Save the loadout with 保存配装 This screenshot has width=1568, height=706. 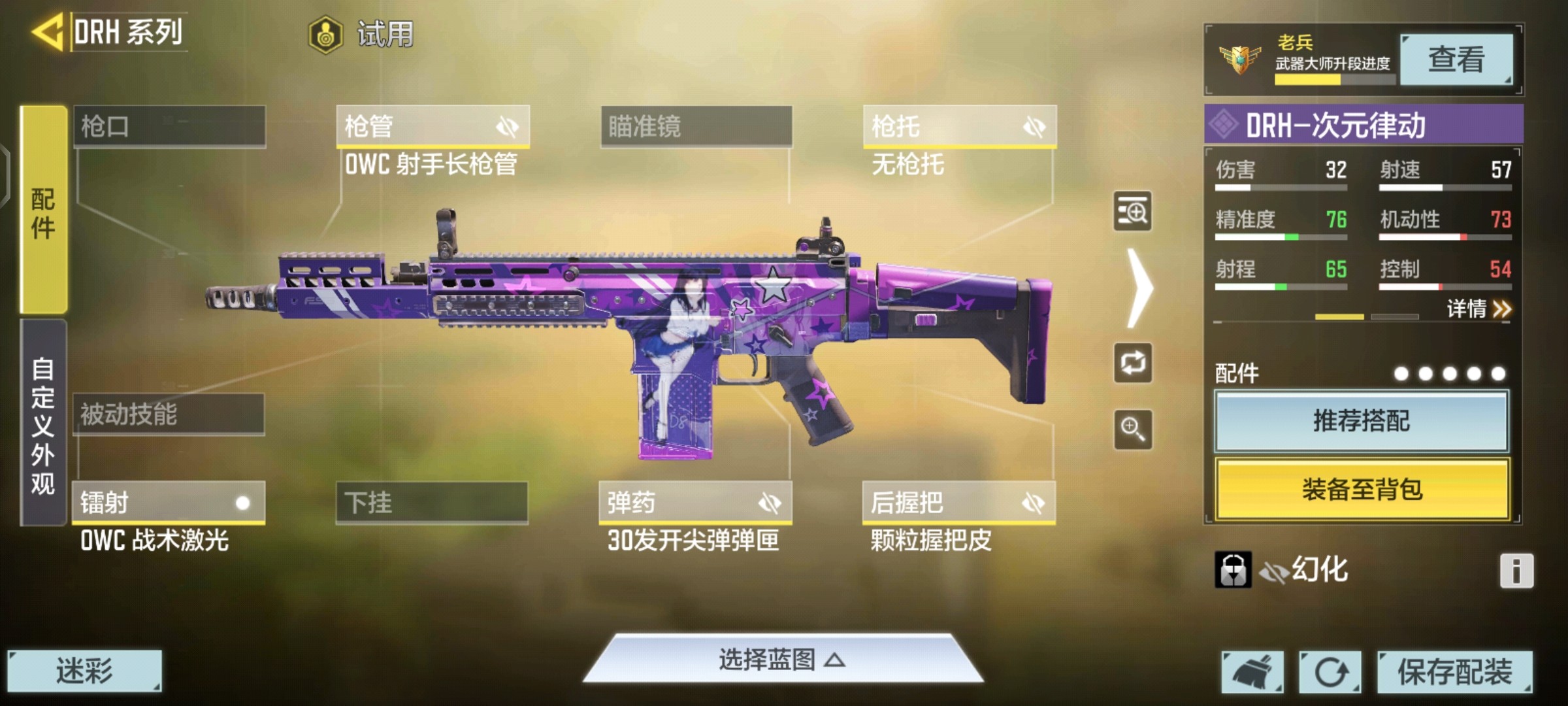click(x=1454, y=671)
